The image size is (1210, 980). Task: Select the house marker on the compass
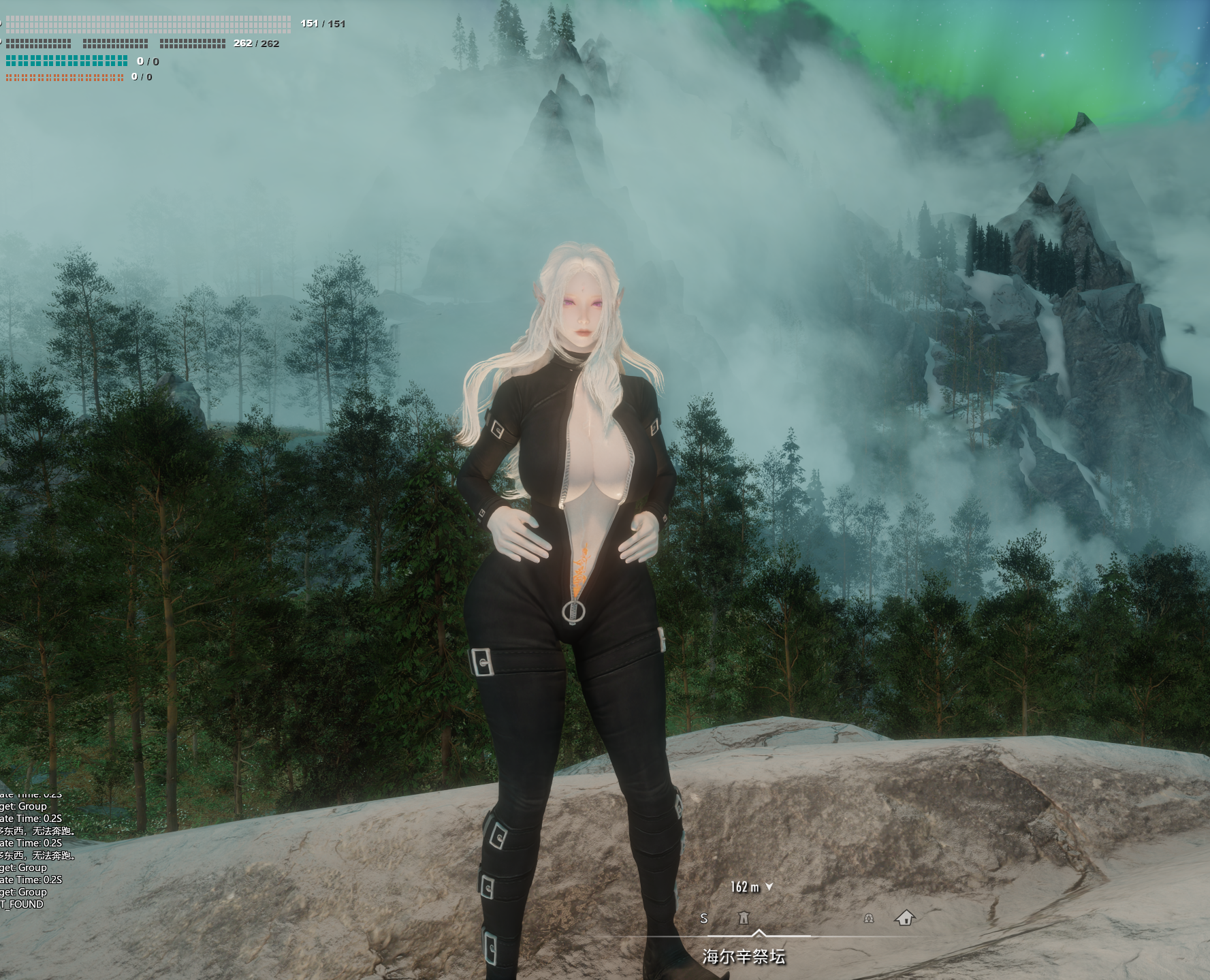905,918
